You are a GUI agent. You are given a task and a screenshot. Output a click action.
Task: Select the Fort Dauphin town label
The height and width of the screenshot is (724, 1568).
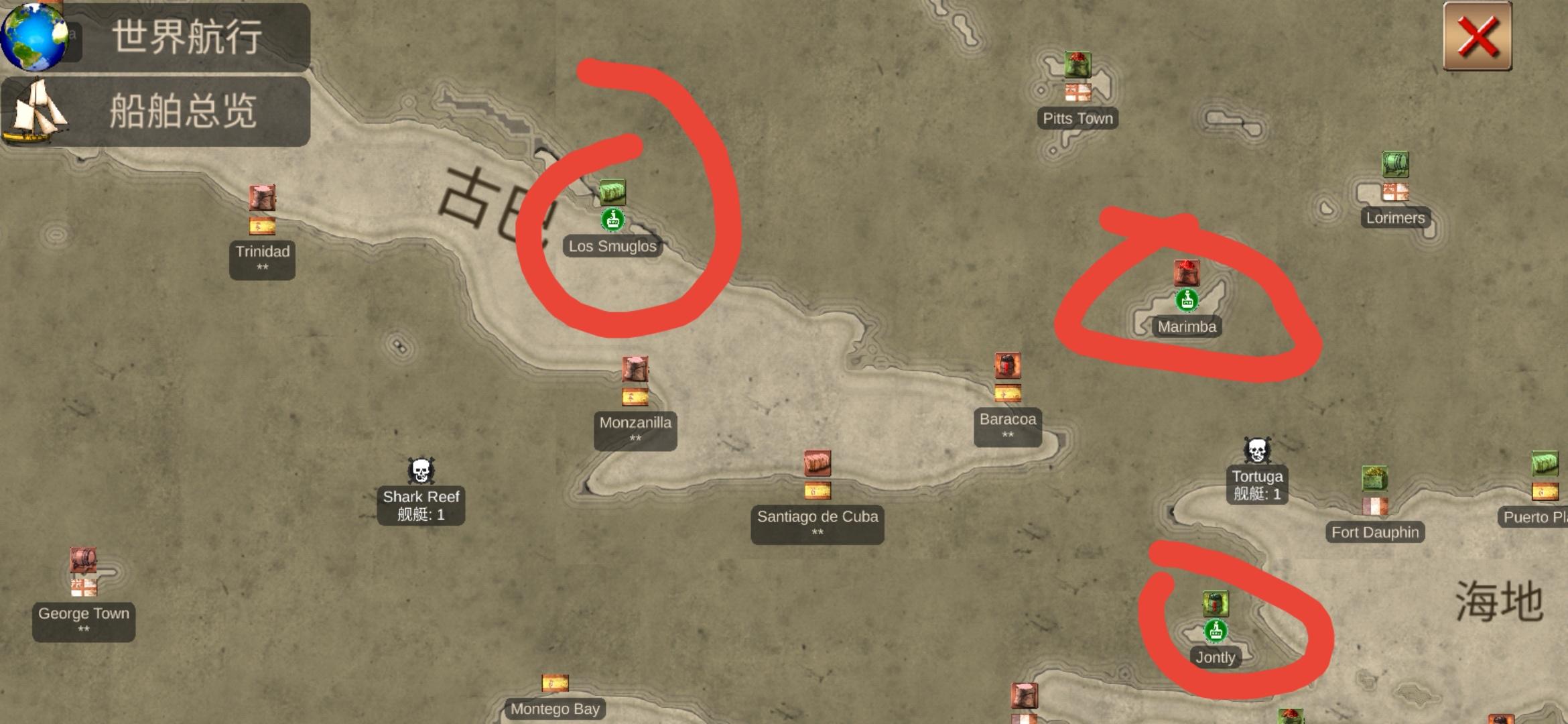tap(1374, 532)
